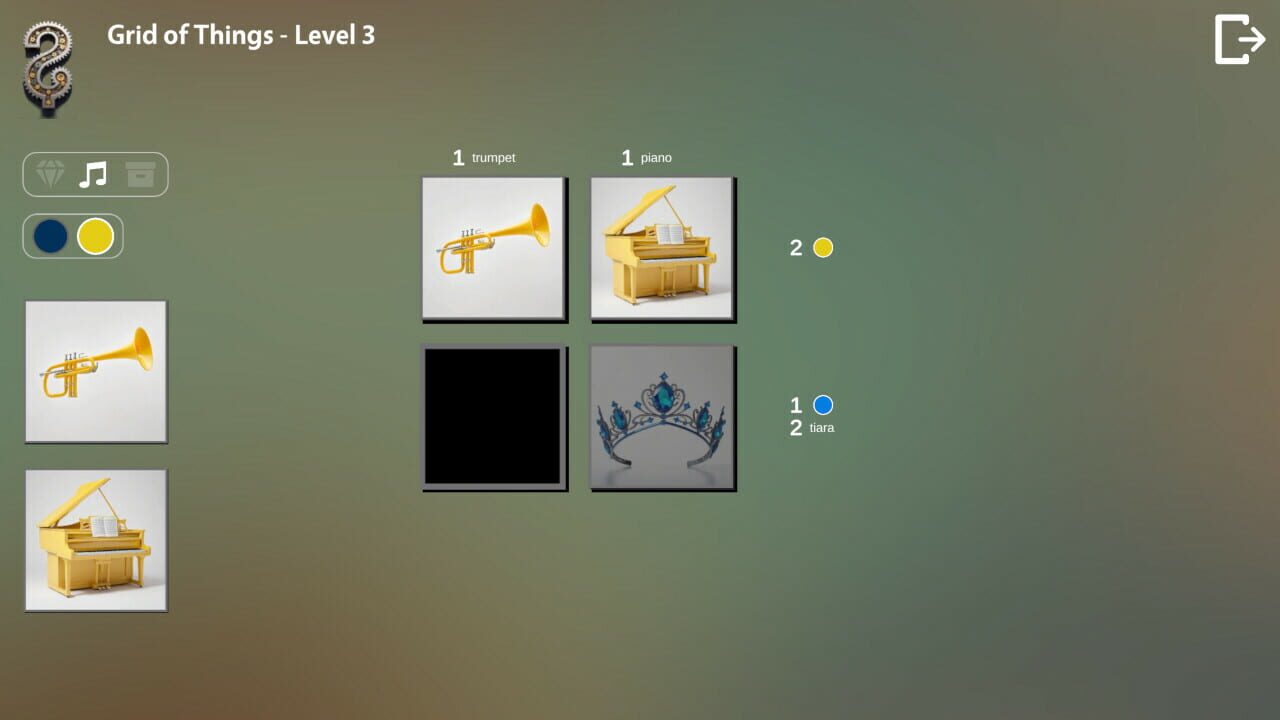The image size is (1280, 720).
Task: Select the box category filter icon
Action: coord(141,174)
